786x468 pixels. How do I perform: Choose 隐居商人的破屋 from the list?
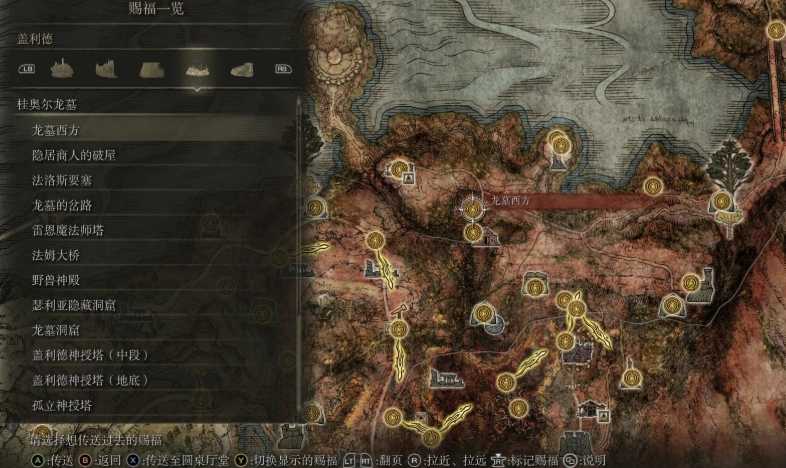pyautogui.click(x=82, y=155)
